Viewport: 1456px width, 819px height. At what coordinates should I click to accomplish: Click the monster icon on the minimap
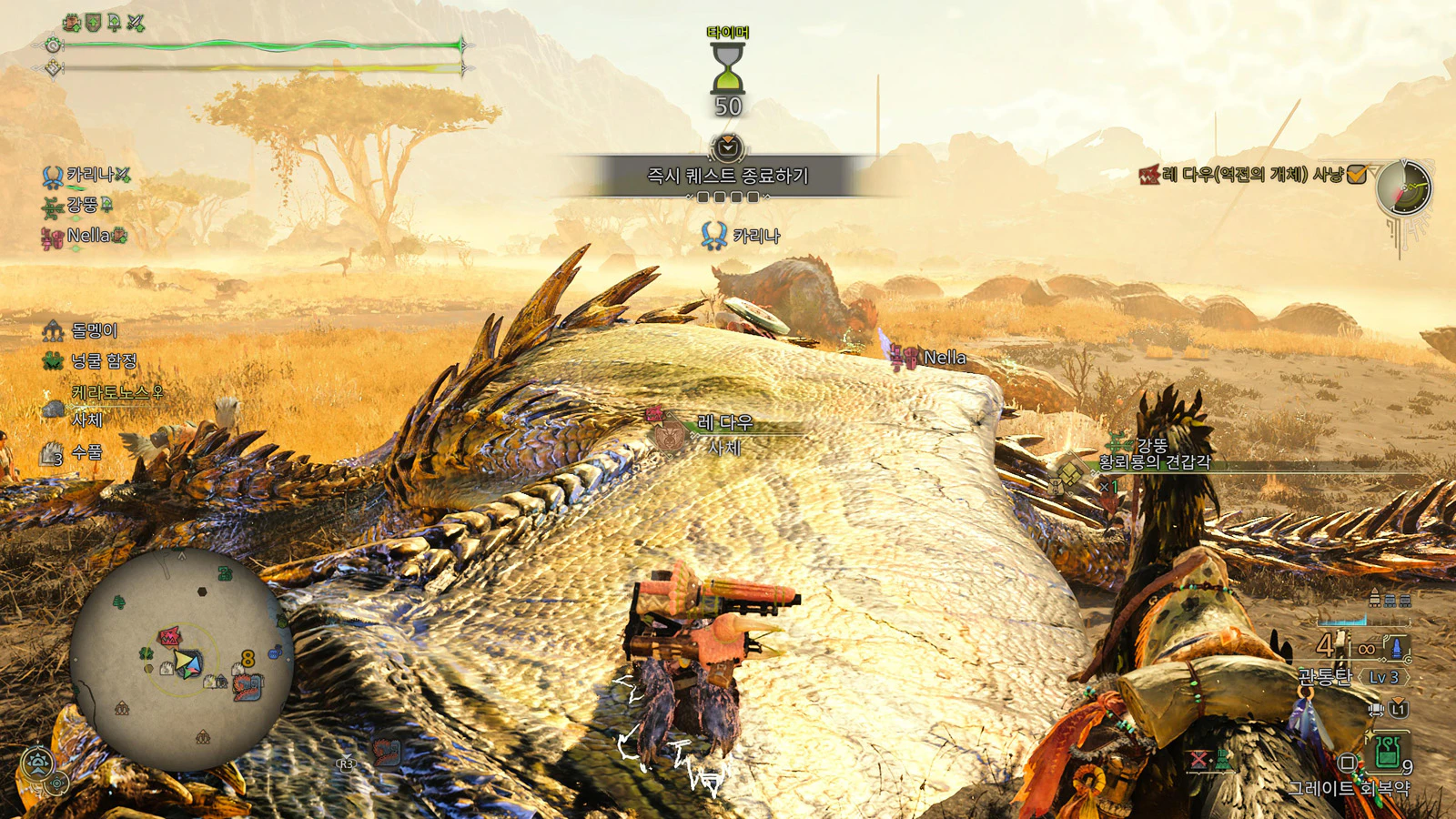[x=169, y=637]
